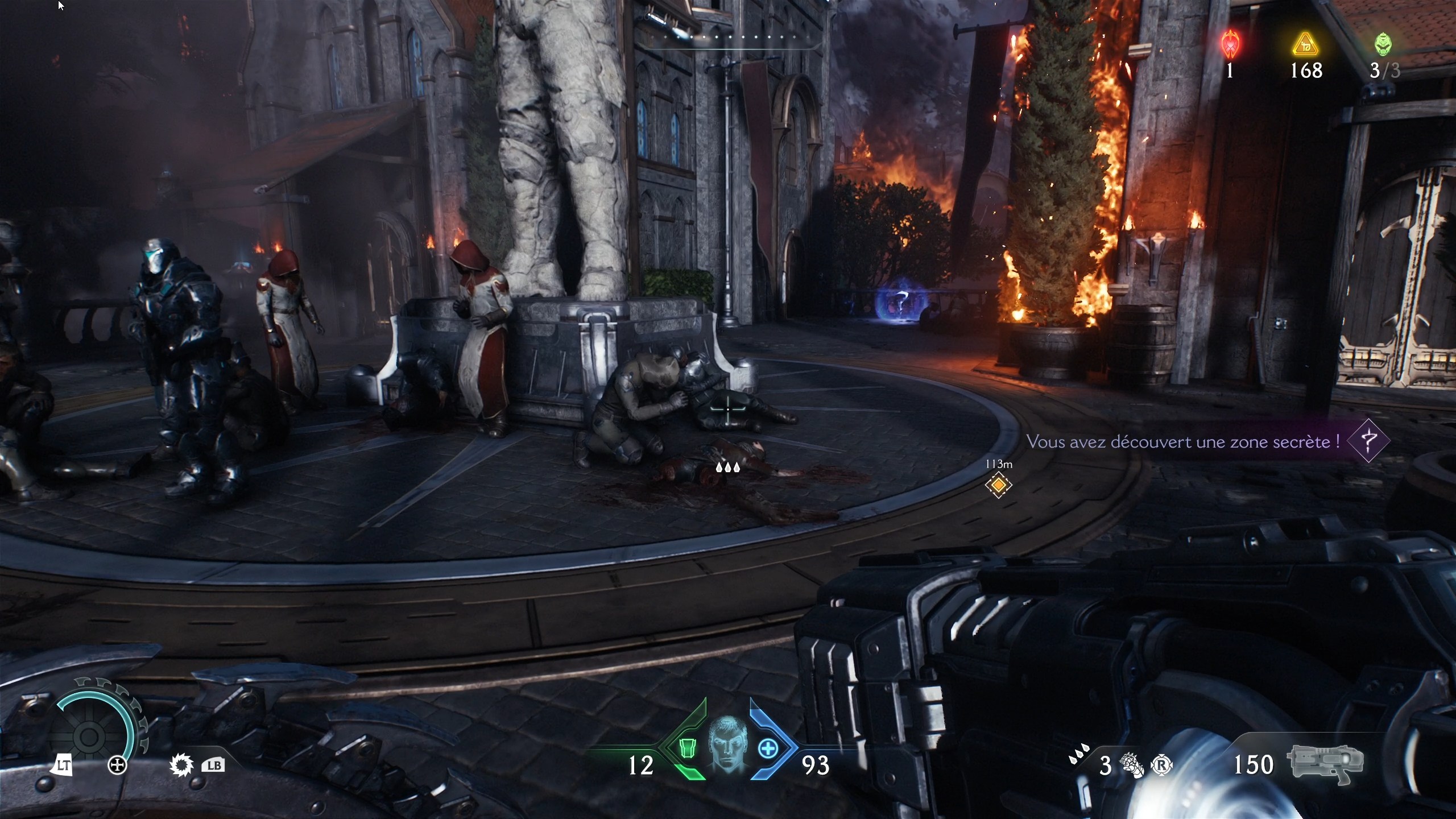The width and height of the screenshot is (1456, 819).
Task: Open the secret zone question mark notification
Action: (1368, 441)
